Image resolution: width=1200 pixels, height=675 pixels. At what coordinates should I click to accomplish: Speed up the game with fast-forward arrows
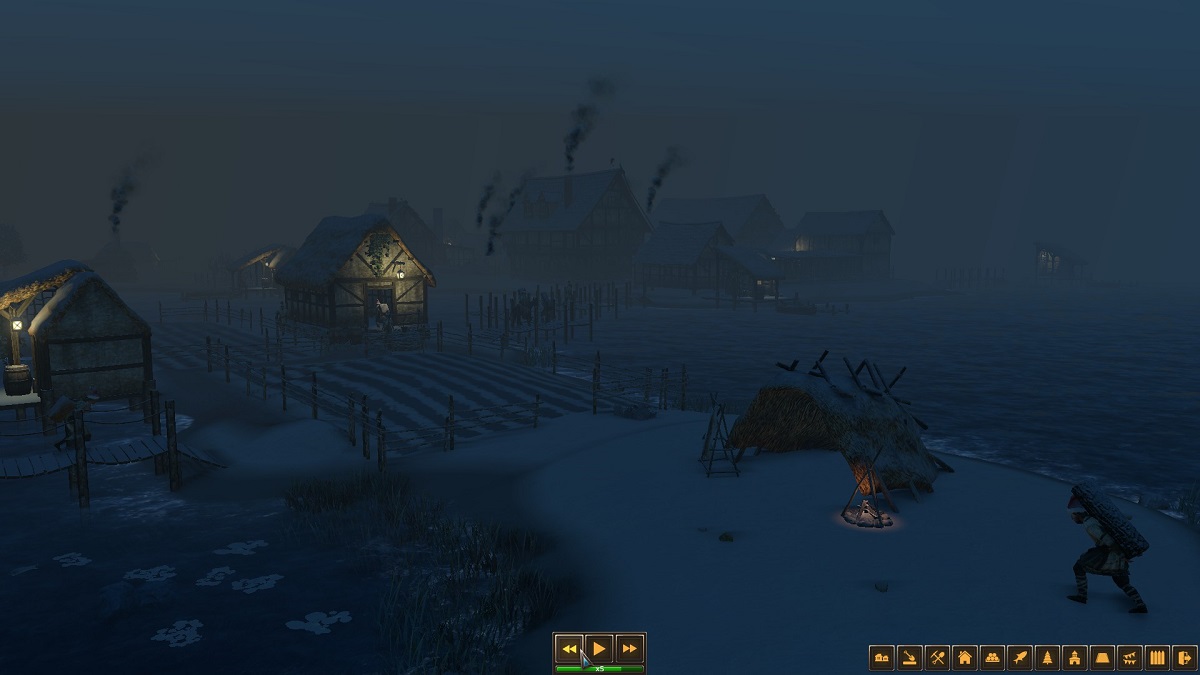(x=629, y=648)
